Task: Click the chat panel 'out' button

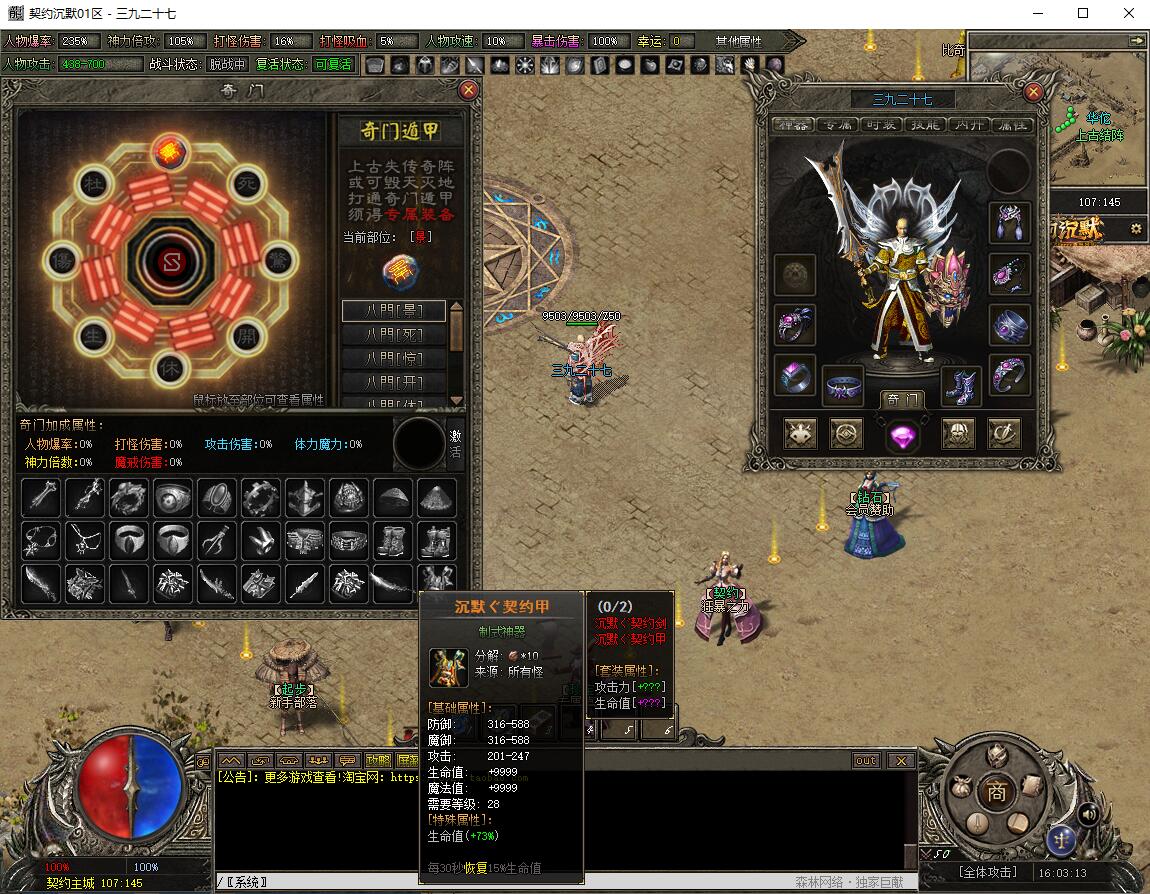Action: 866,761
